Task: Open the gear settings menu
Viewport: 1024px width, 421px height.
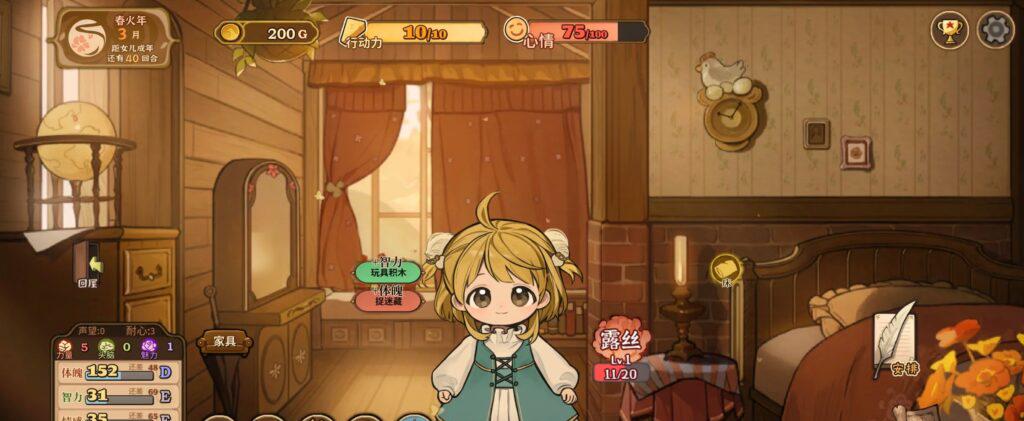Action: pyautogui.click(x=995, y=29)
